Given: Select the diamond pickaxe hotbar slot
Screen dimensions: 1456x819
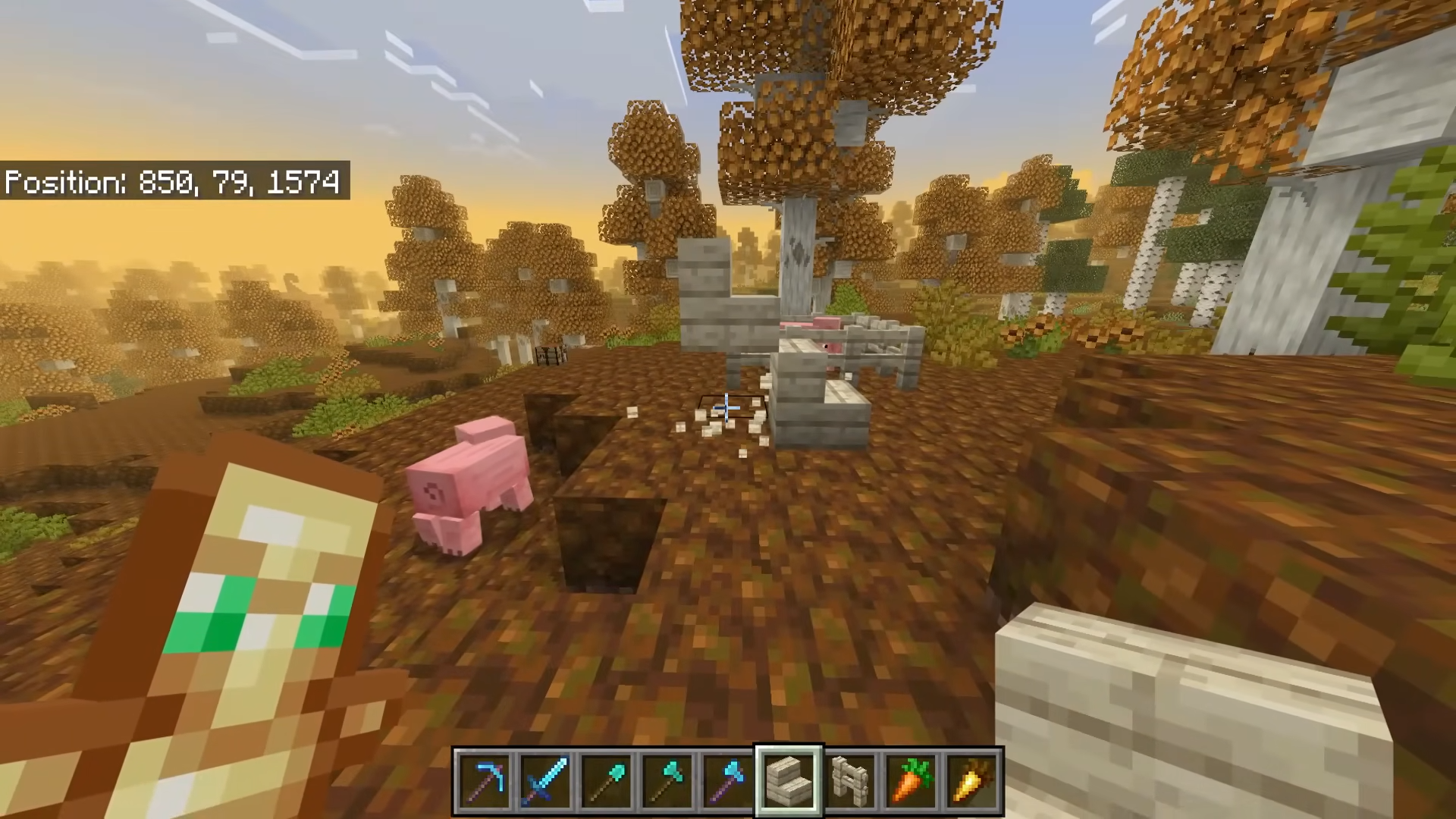Looking at the screenshot, I should (x=485, y=780).
